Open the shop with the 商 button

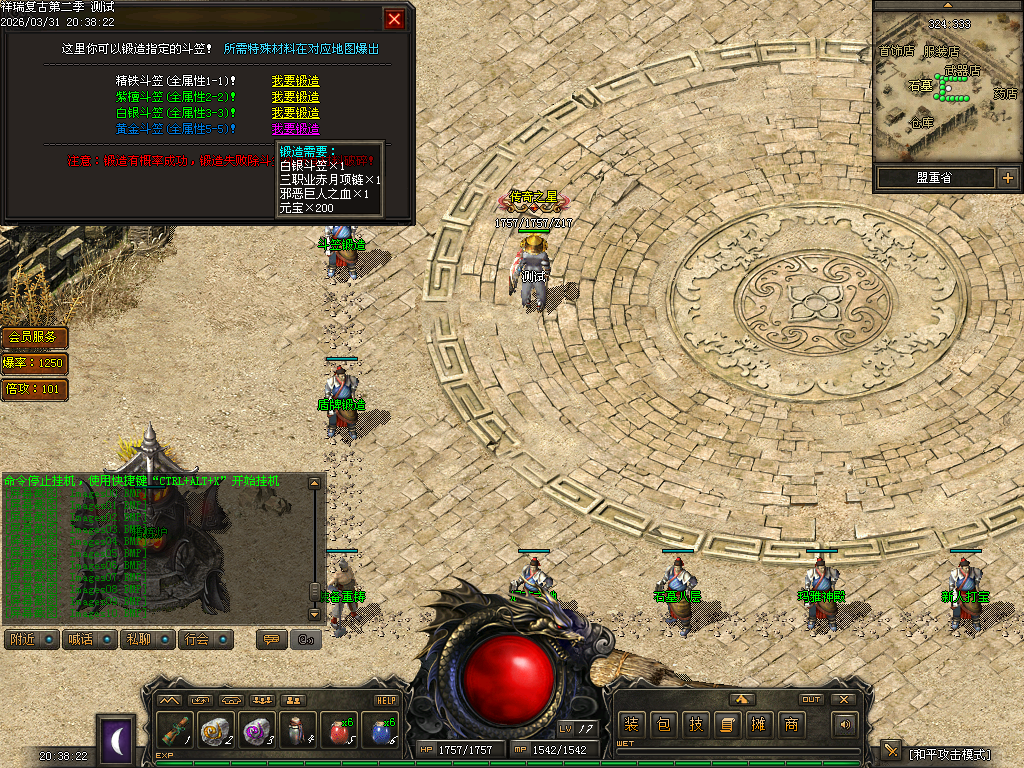point(791,725)
